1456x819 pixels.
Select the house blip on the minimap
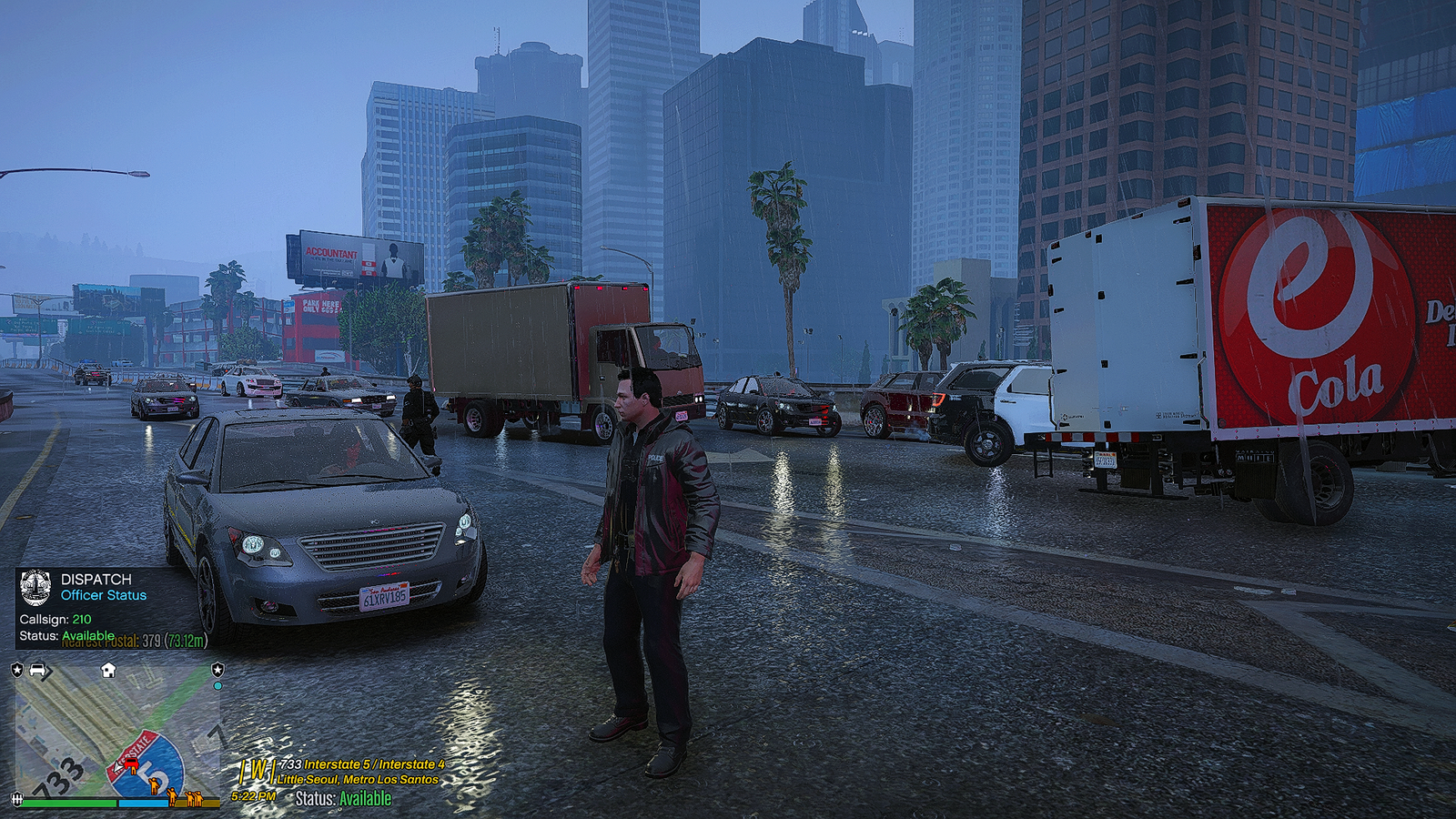tap(108, 671)
